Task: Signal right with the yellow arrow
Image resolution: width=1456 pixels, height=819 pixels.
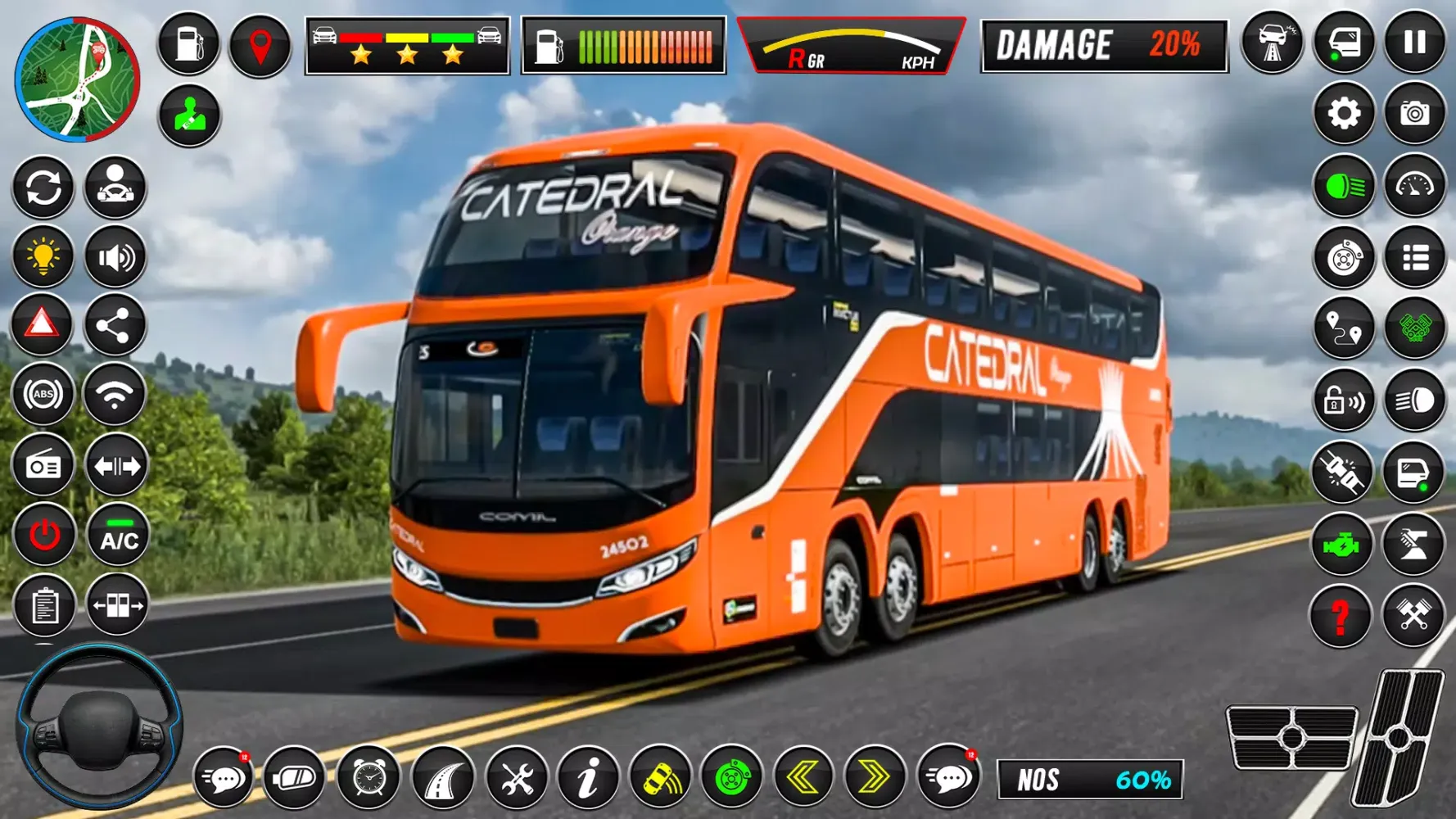Action: (875, 776)
